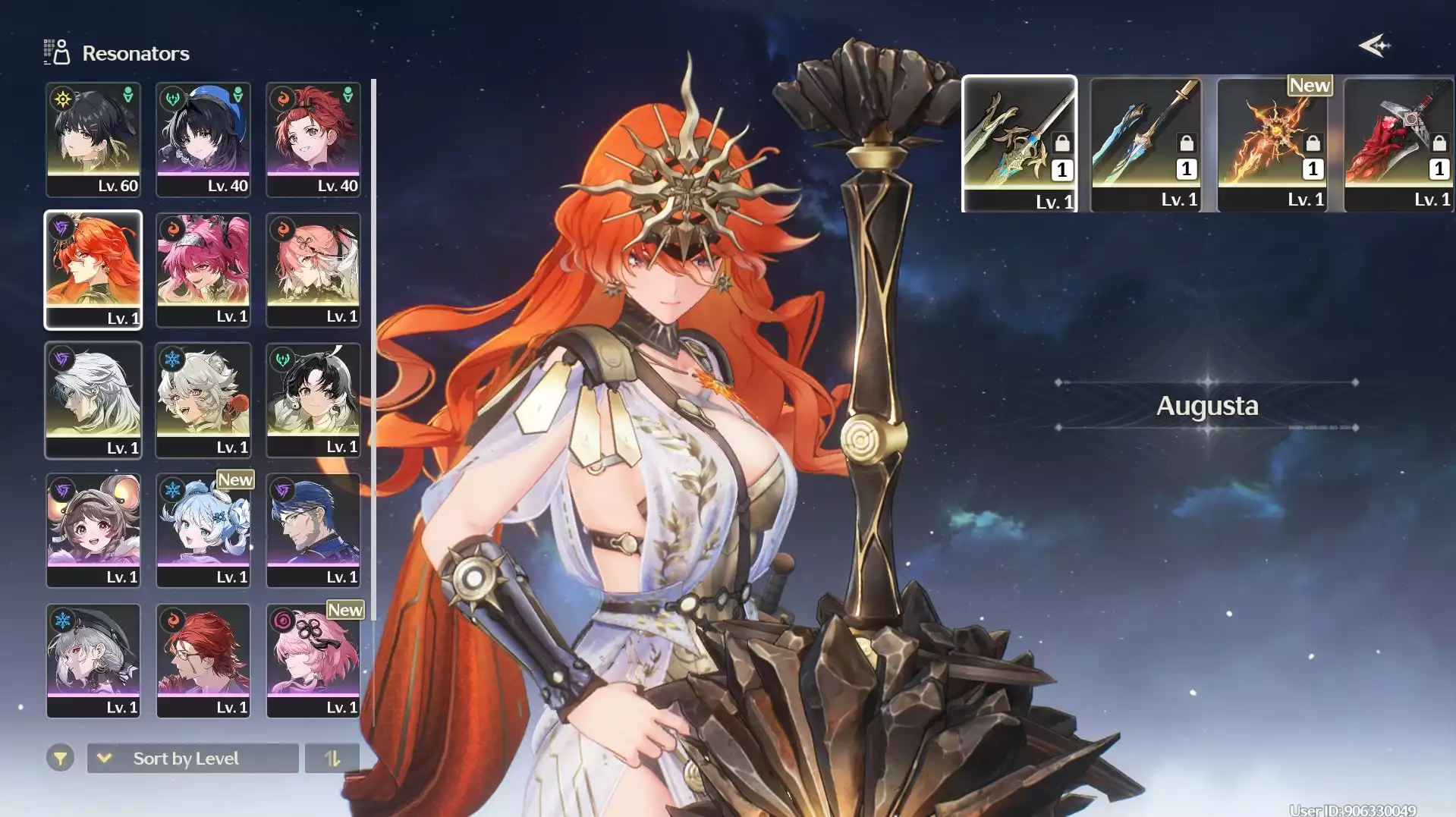This screenshot has width=1456, height=817.
Task: Choose the blue-bladed sword weapon
Action: pyautogui.click(x=1146, y=143)
